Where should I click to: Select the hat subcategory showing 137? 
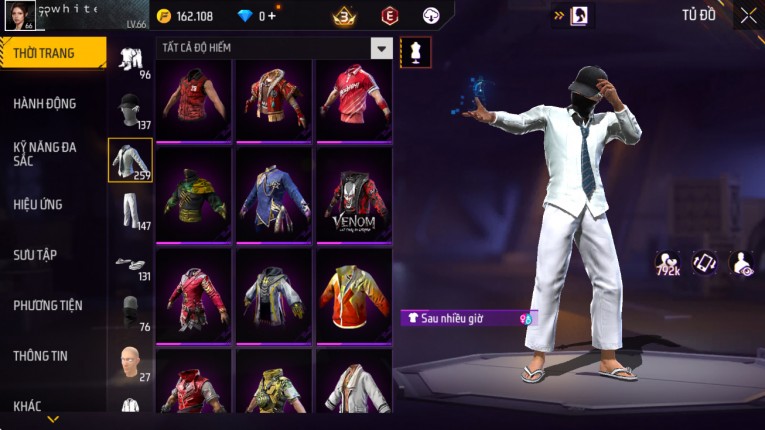pyautogui.click(x=130, y=110)
